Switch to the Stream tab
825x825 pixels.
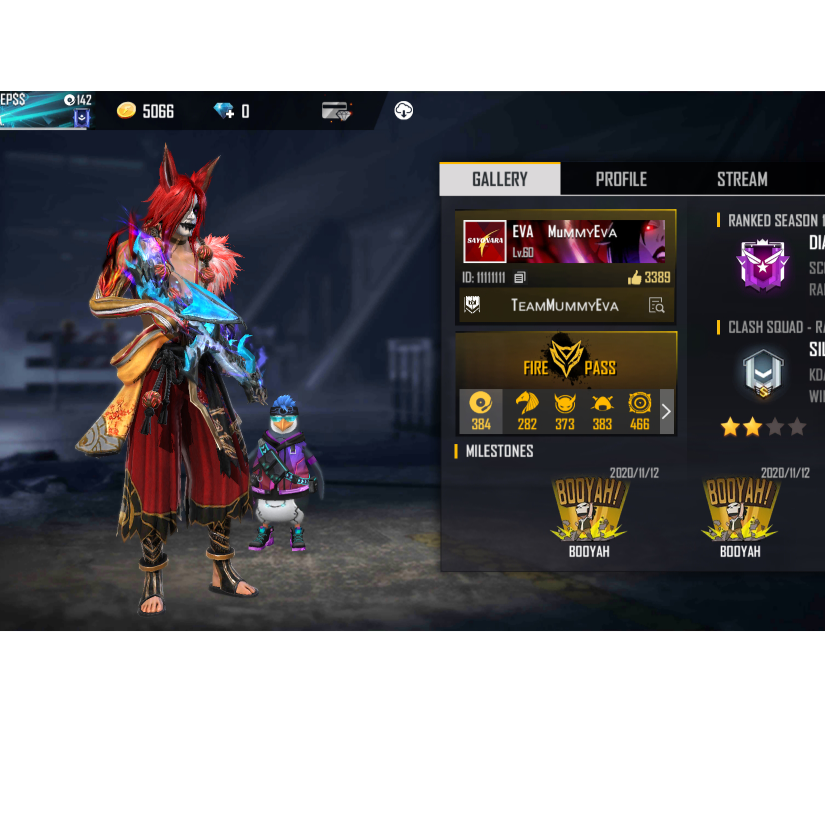(x=742, y=179)
